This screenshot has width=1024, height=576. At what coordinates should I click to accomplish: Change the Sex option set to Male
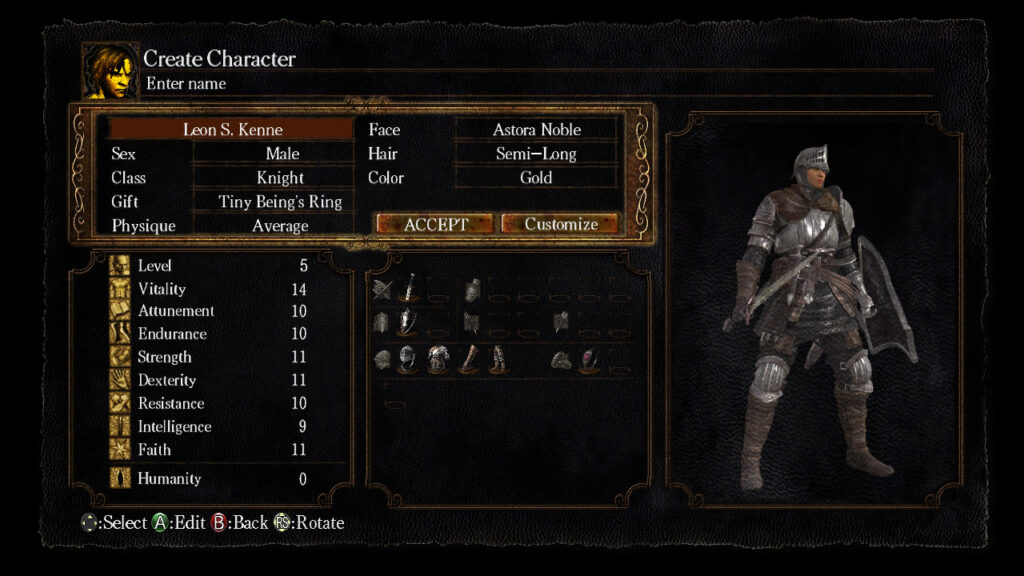[x=281, y=154]
